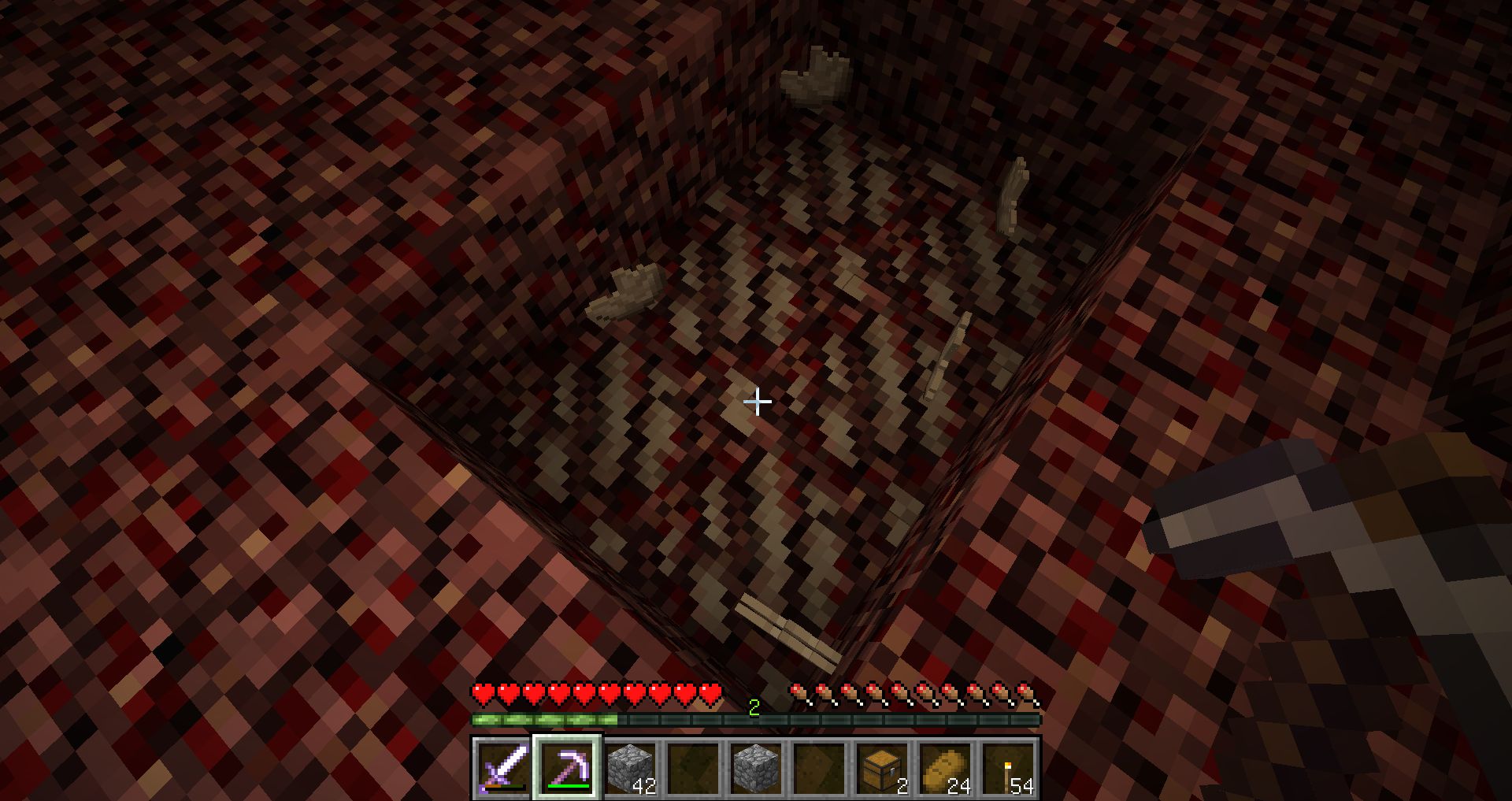This screenshot has height=801, width=1512.
Task: Select the single cobblestone block slot
Action: [756, 768]
